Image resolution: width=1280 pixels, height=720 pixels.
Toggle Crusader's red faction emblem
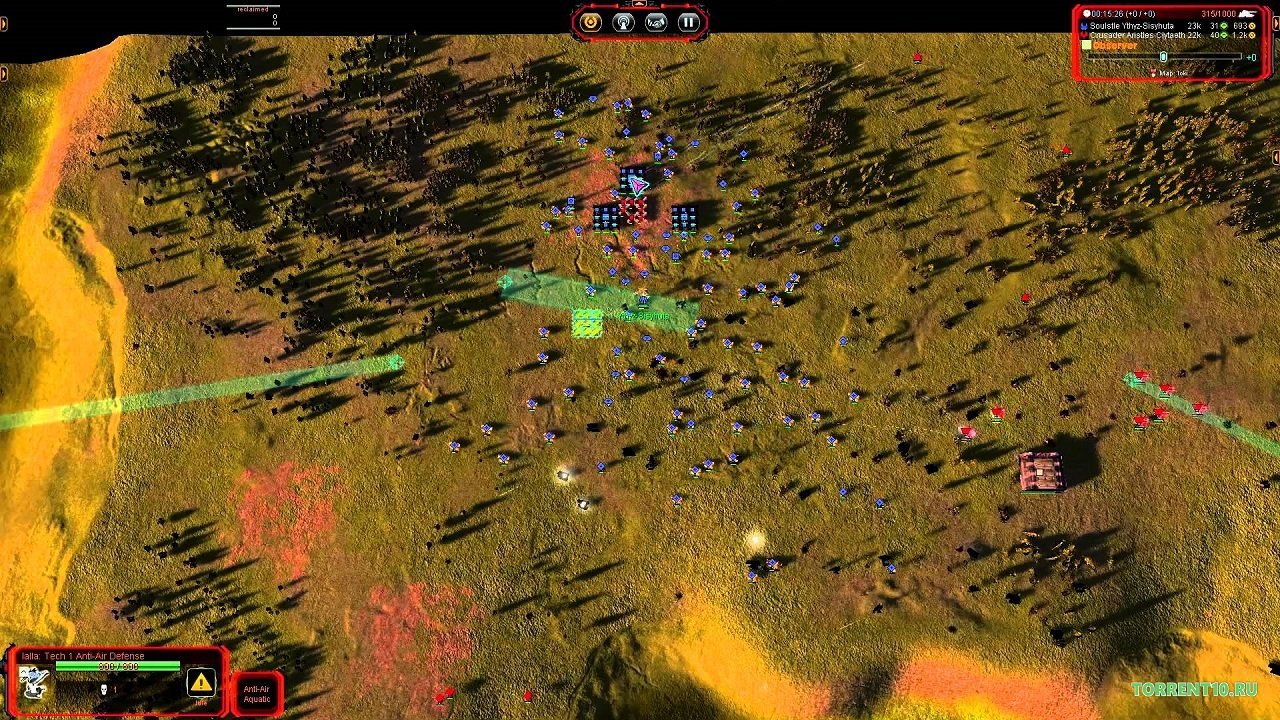pyautogui.click(x=1083, y=34)
